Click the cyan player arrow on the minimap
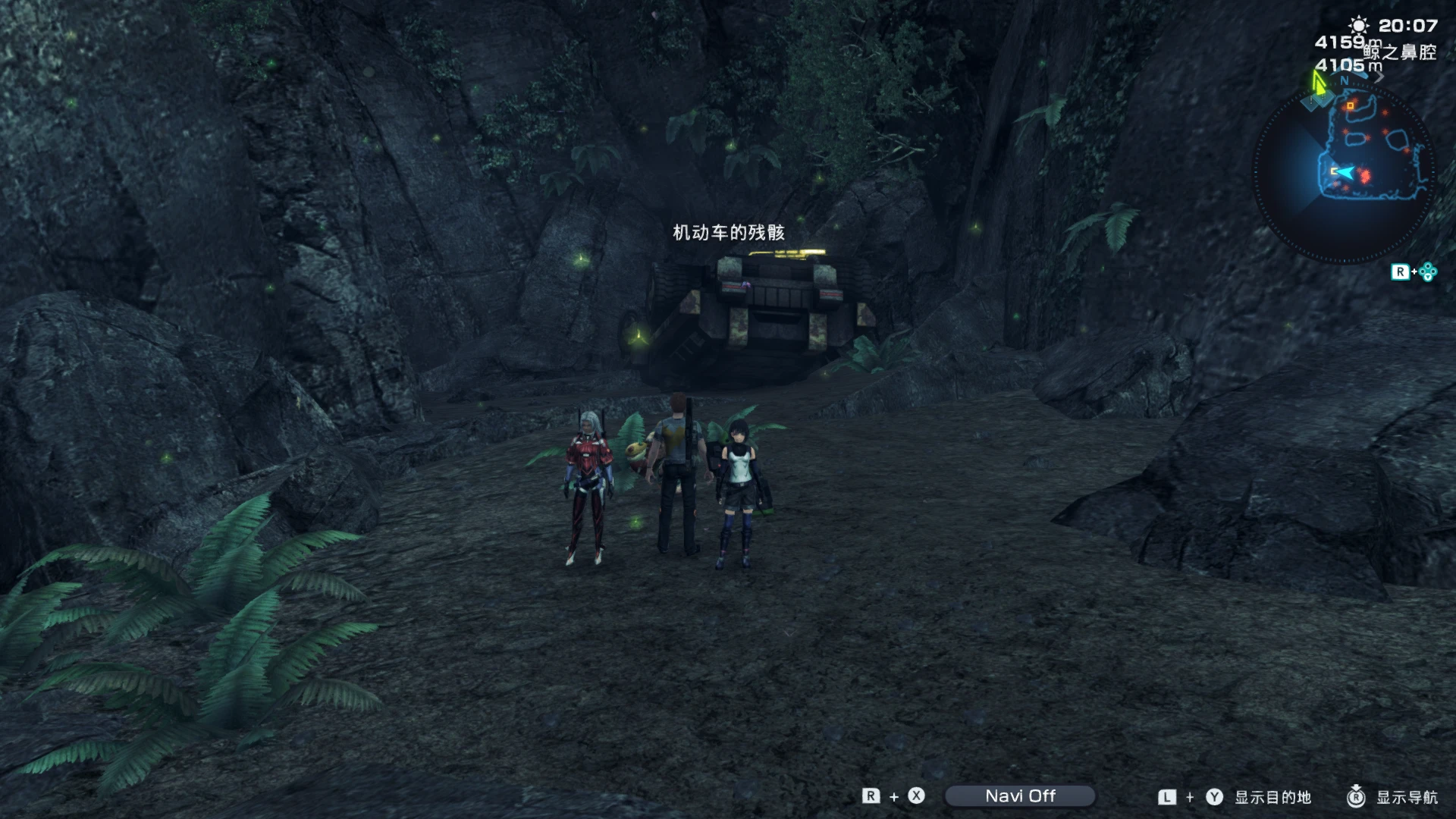 point(1346,173)
